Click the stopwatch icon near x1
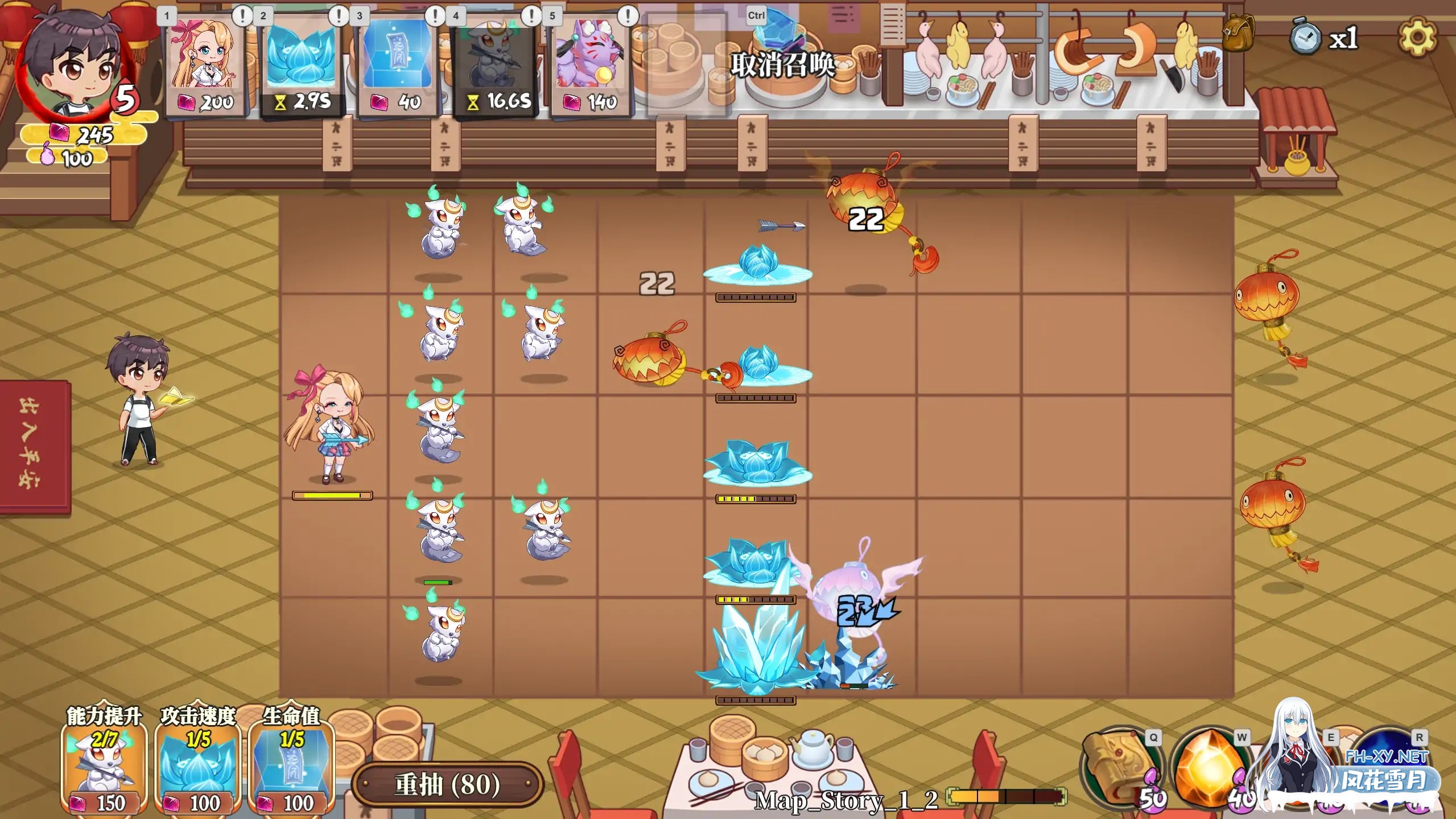Viewport: 1456px width, 819px height. 1307,39
